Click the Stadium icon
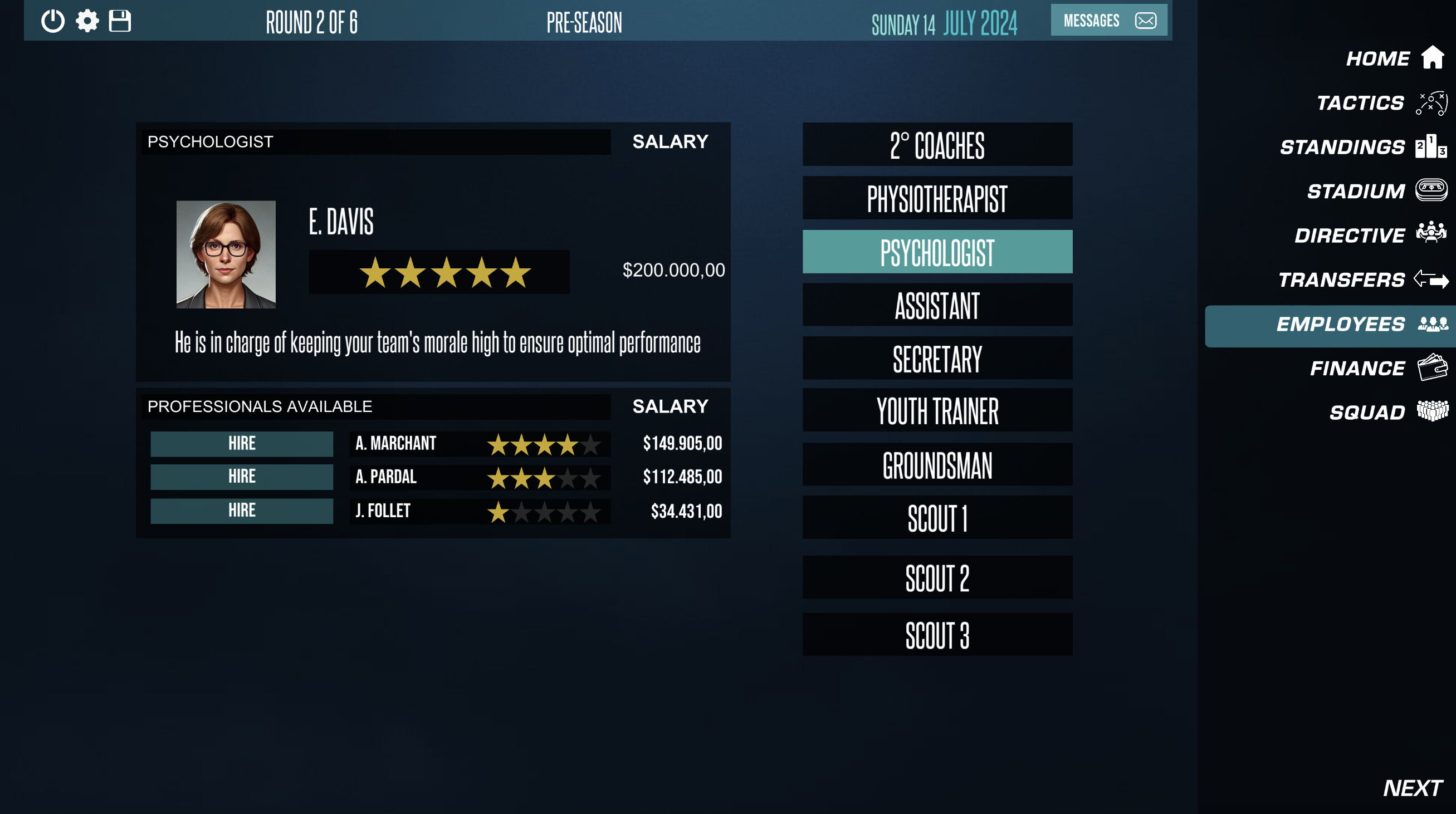This screenshot has height=814, width=1456. [x=1431, y=190]
